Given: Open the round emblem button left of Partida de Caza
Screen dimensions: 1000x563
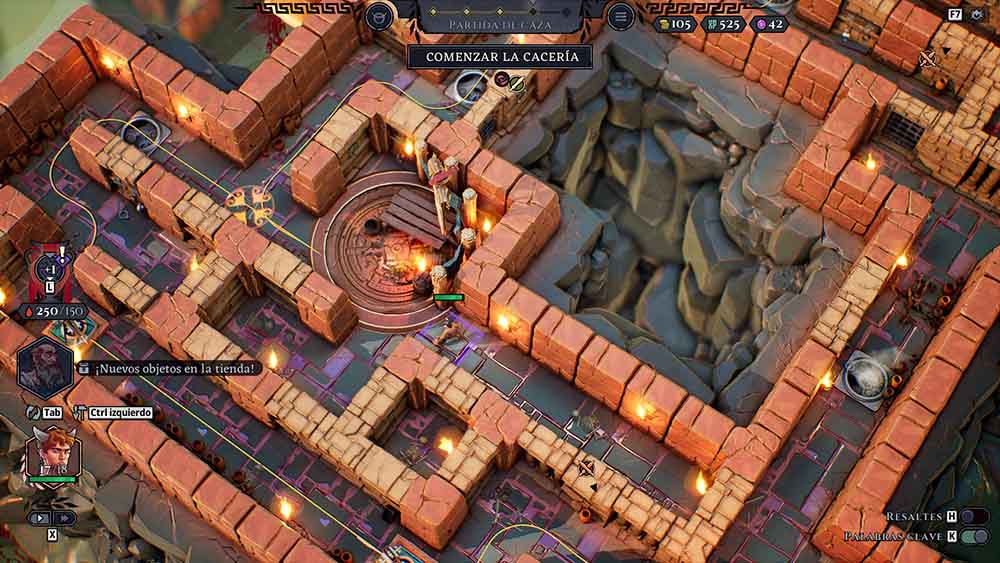Looking at the screenshot, I should [x=379, y=16].
